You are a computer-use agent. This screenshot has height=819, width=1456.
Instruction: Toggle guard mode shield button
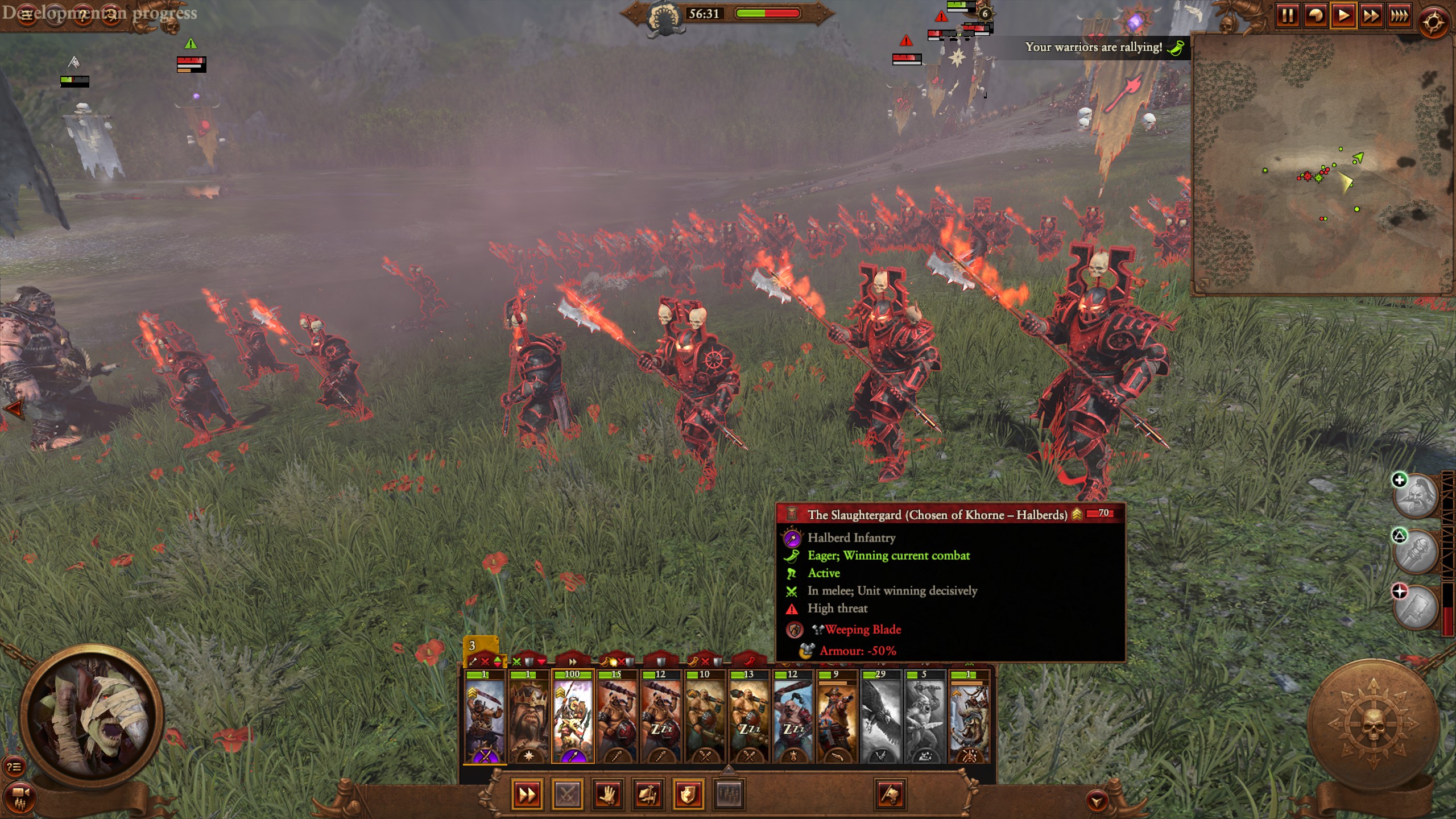click(688, 795)
